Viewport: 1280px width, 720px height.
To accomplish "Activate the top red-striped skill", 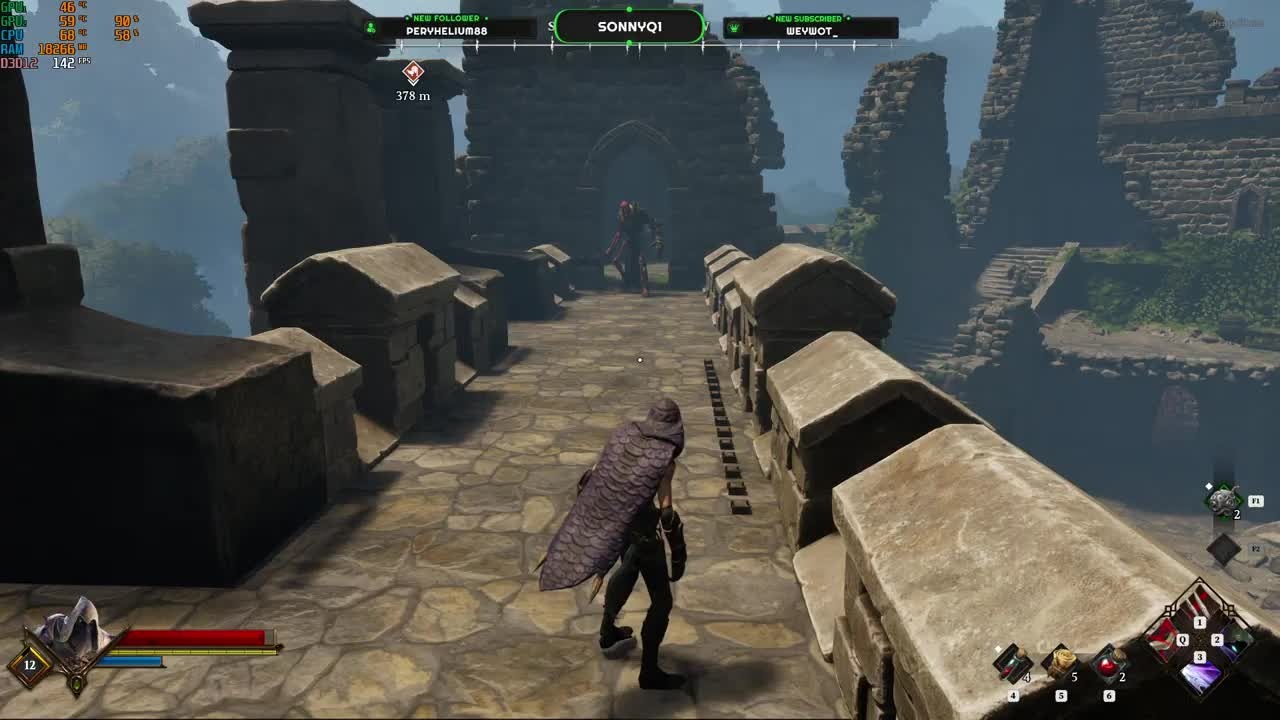I will [x=1200, y=603].
